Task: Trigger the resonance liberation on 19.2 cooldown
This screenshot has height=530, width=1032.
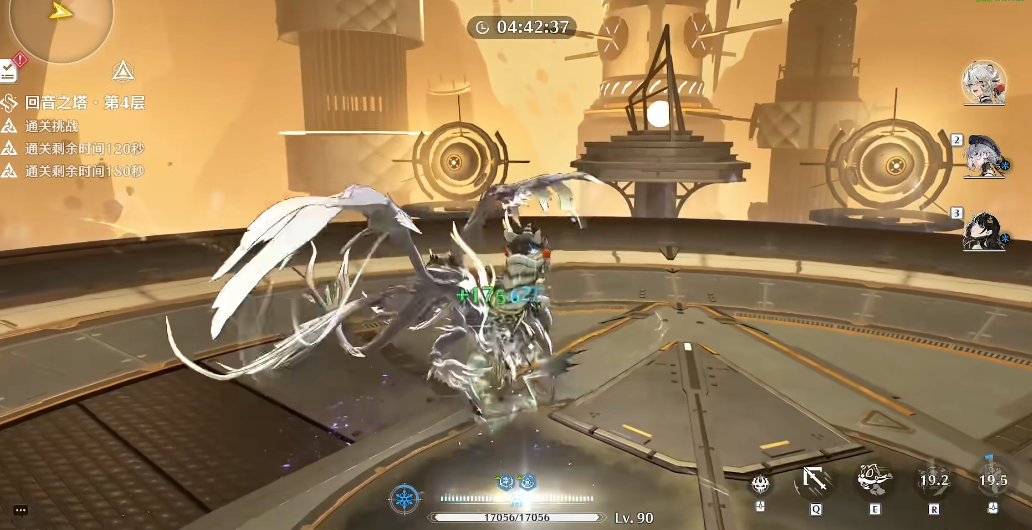Action: pyautogui.click(x=933, y=481)
